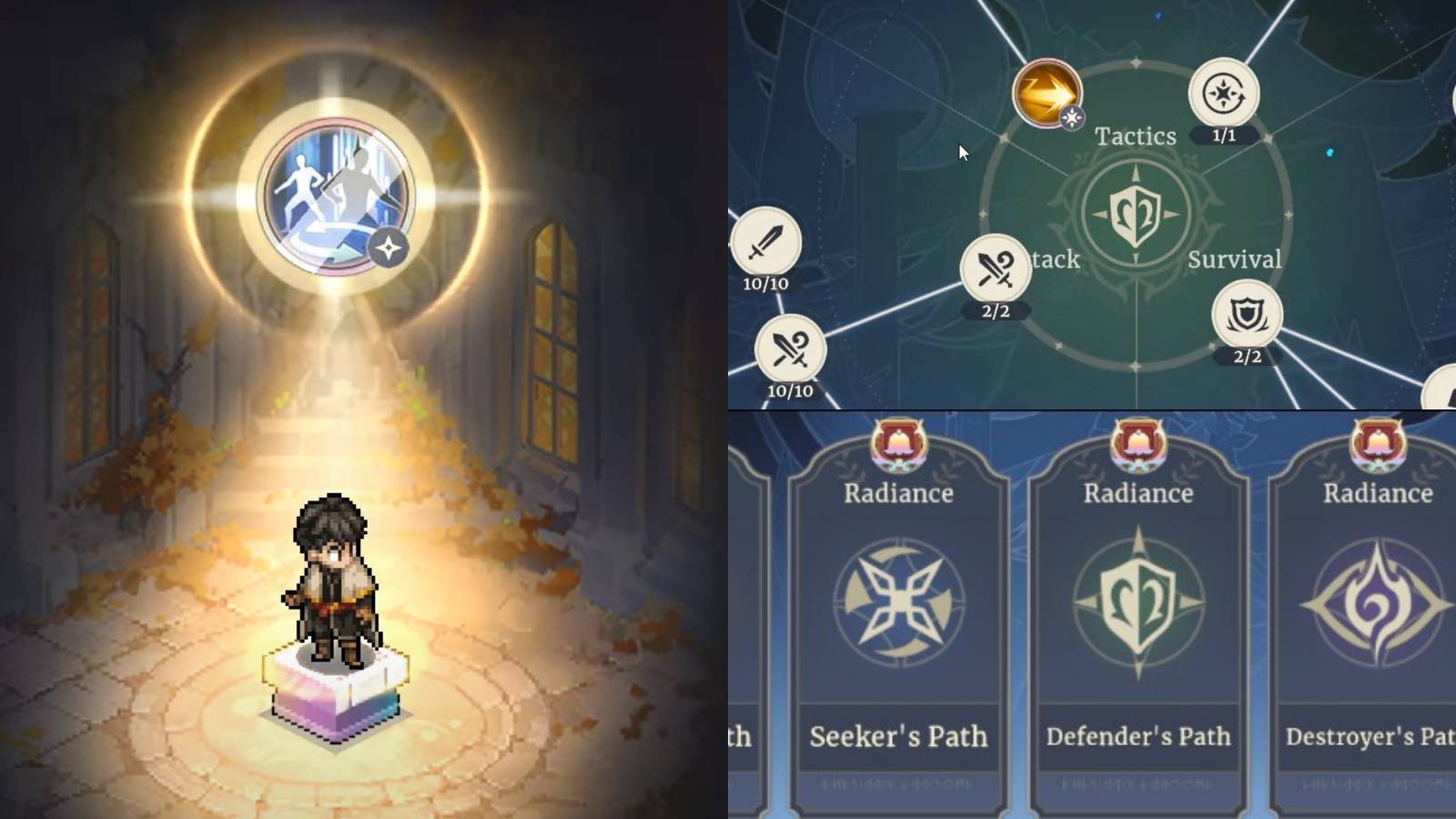Click the Attack branch label
The width and height of the screenshot is (1456, 819).
point(1056,260)
